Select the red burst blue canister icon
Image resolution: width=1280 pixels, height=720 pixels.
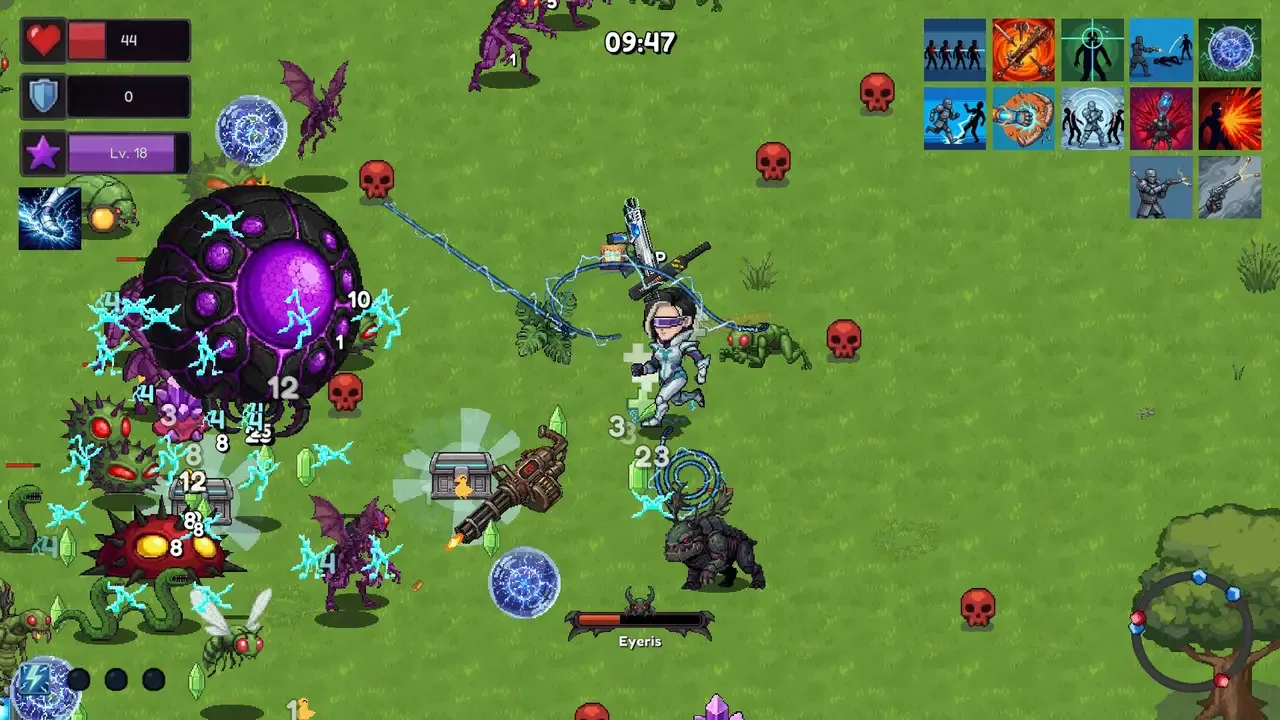1161,119
